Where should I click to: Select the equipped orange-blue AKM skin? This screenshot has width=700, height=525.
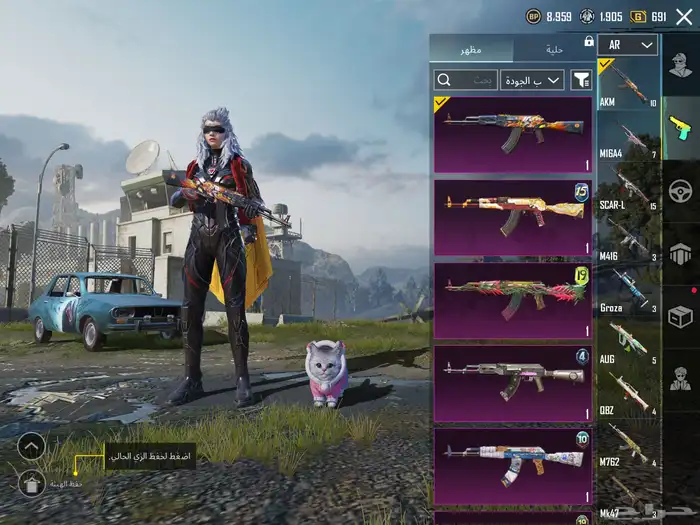pyautogui.click(x=512, y=134)
